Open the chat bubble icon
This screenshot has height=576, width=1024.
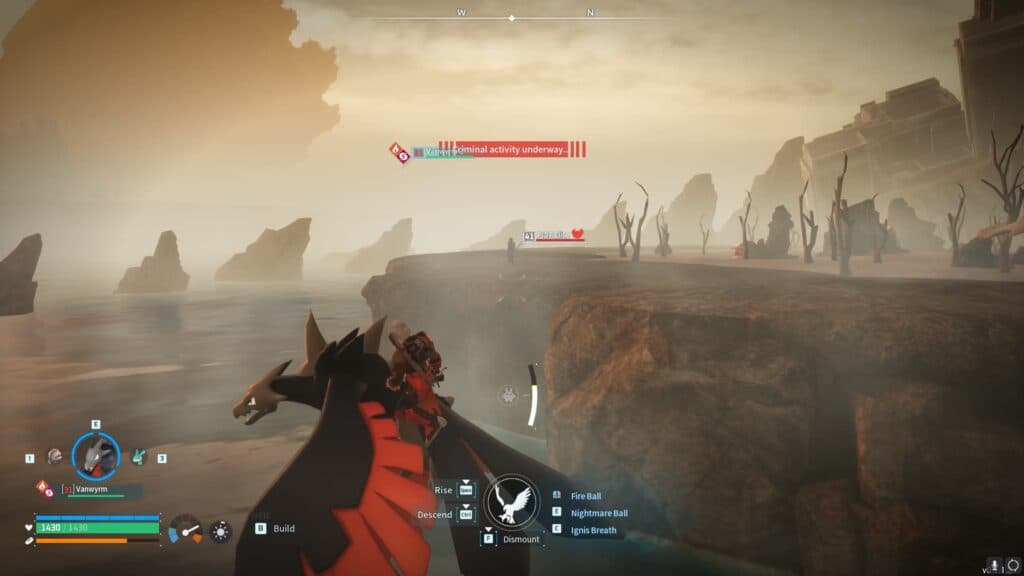(1012, 566)
